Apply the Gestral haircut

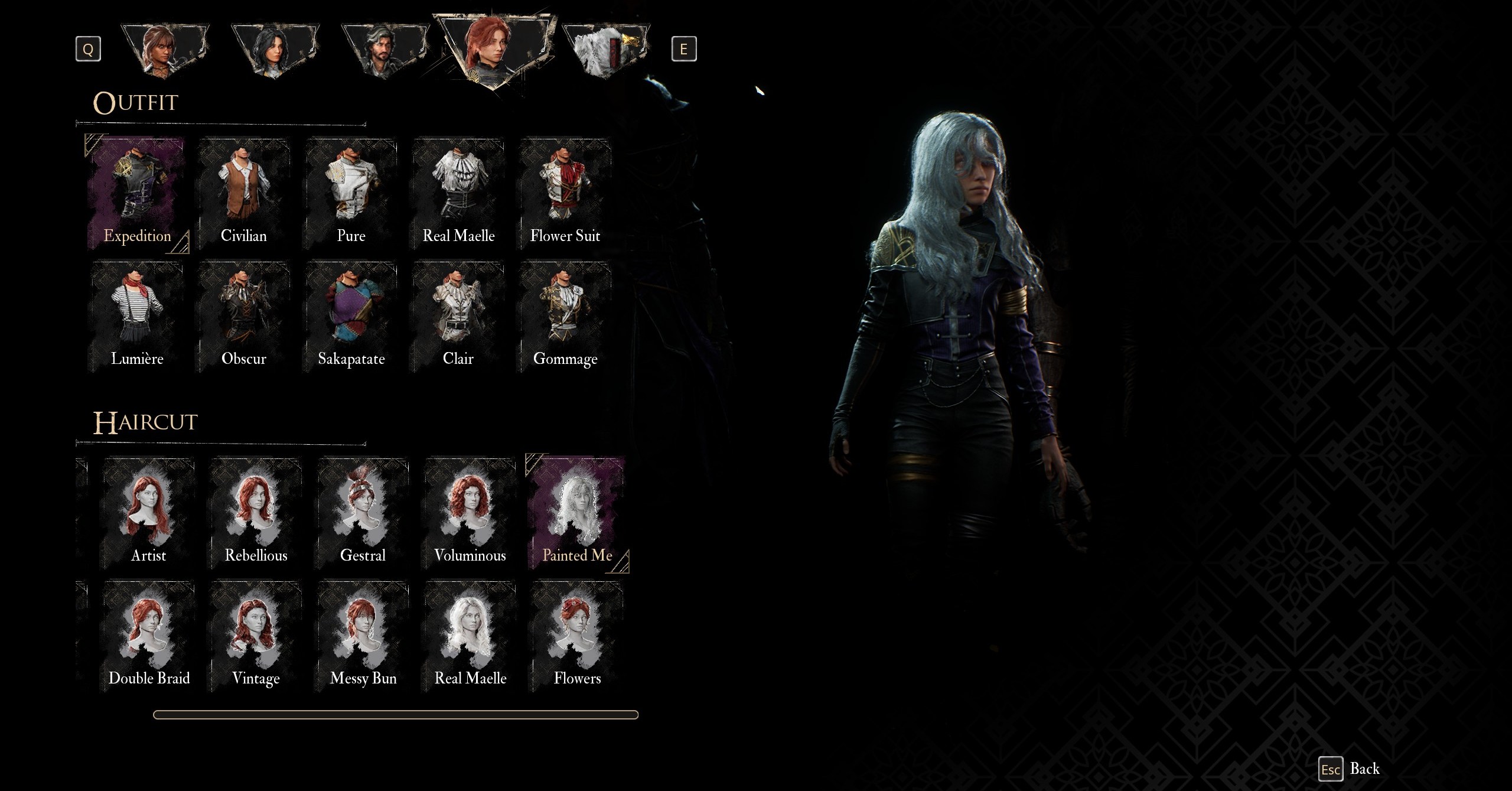click(363, 513)
